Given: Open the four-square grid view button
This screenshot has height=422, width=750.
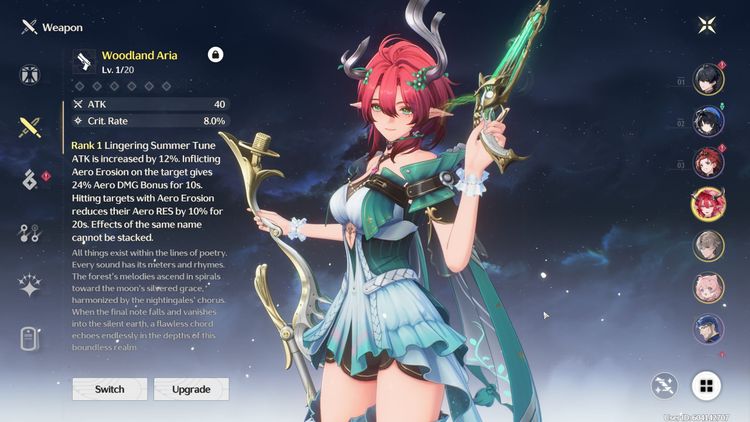Looking at the screenshot, I should click(707, 385).
